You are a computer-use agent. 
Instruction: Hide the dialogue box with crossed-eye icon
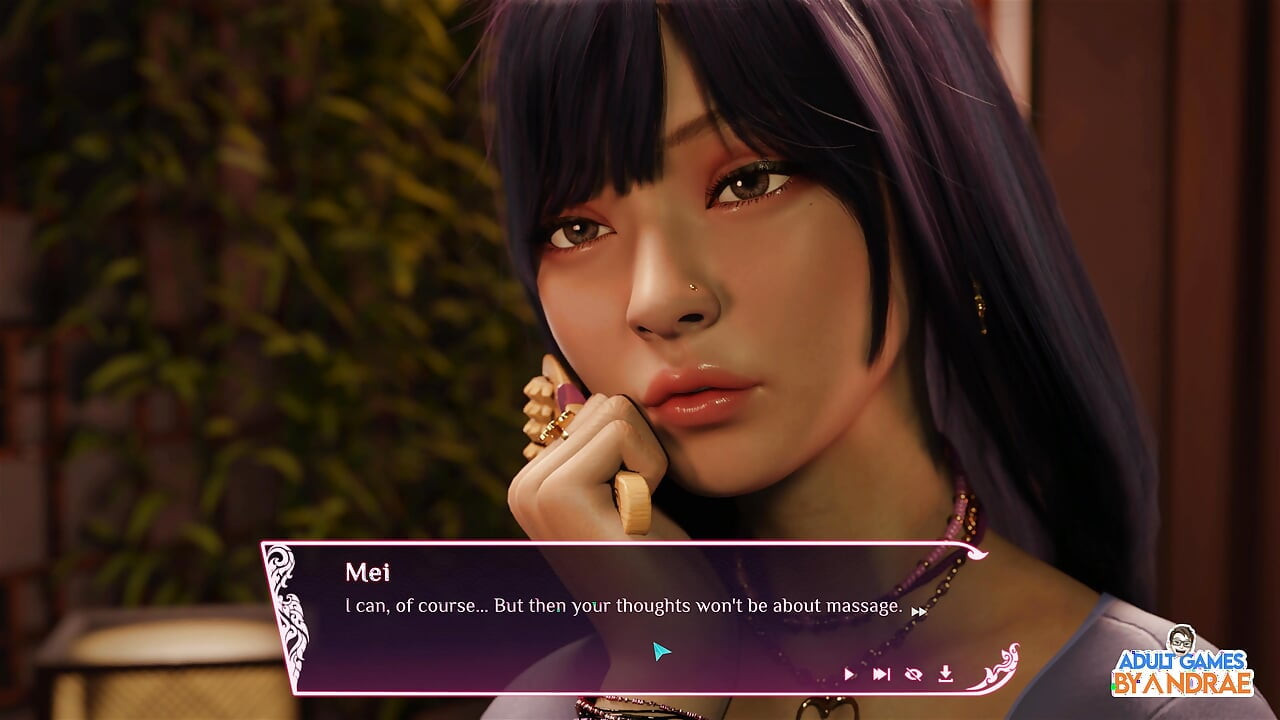[913, 675]
